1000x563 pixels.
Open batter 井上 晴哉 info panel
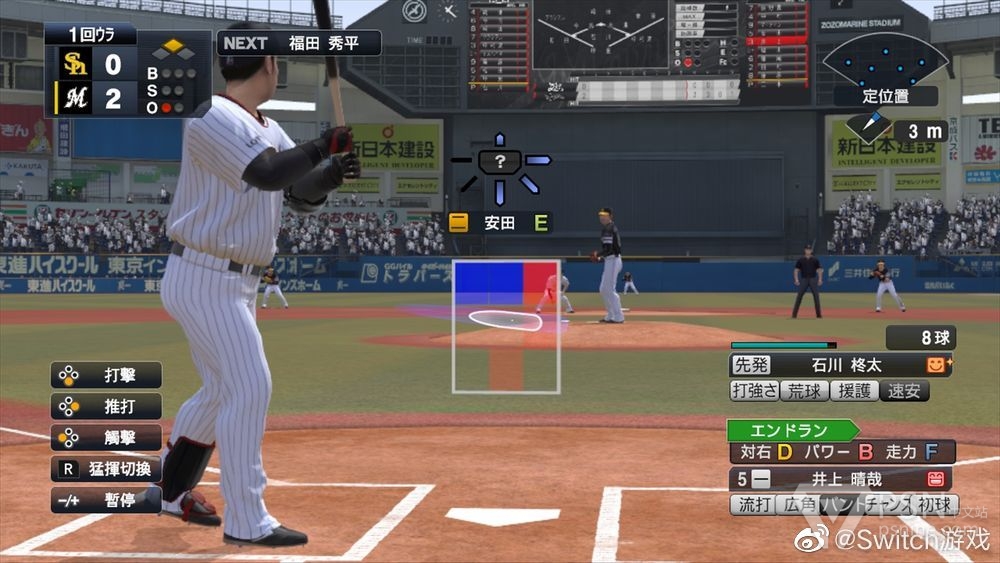828,479
